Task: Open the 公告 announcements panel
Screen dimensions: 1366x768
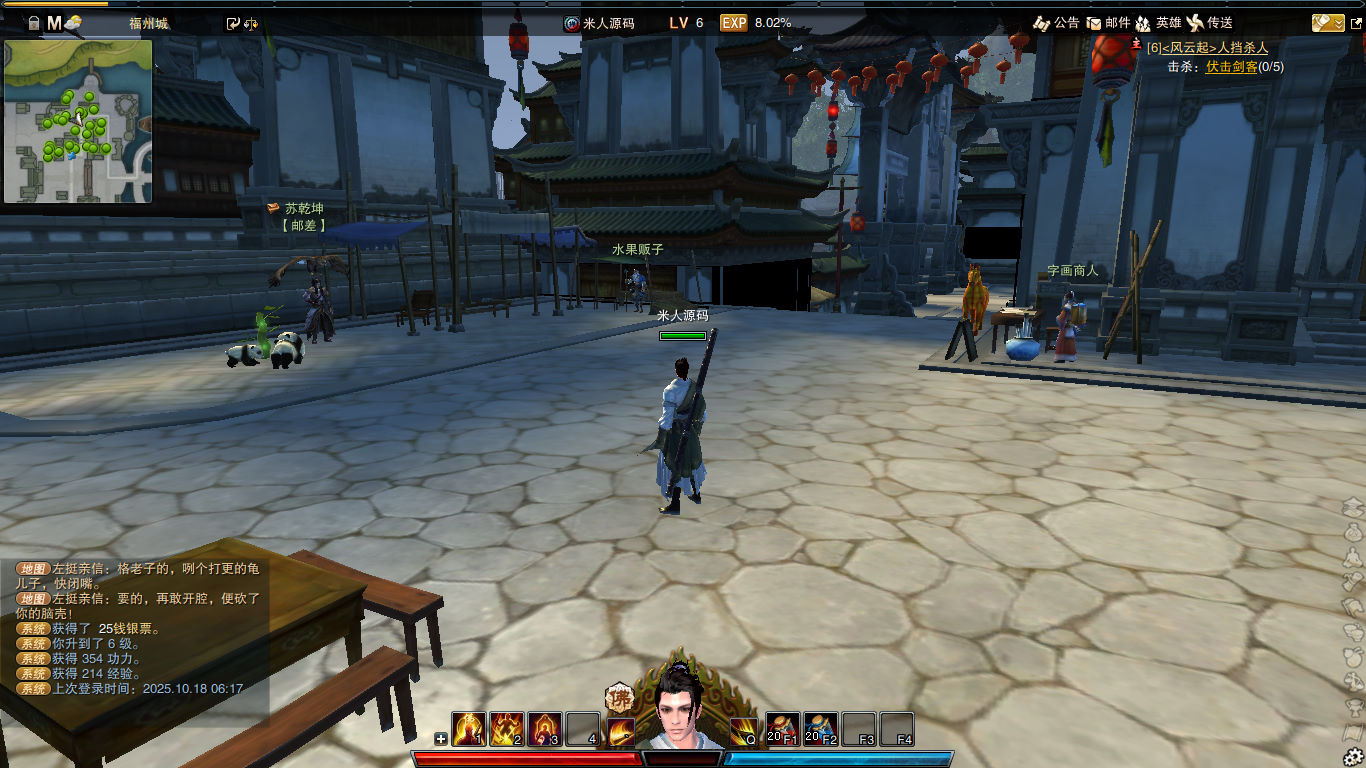Action: (1056, 22)
